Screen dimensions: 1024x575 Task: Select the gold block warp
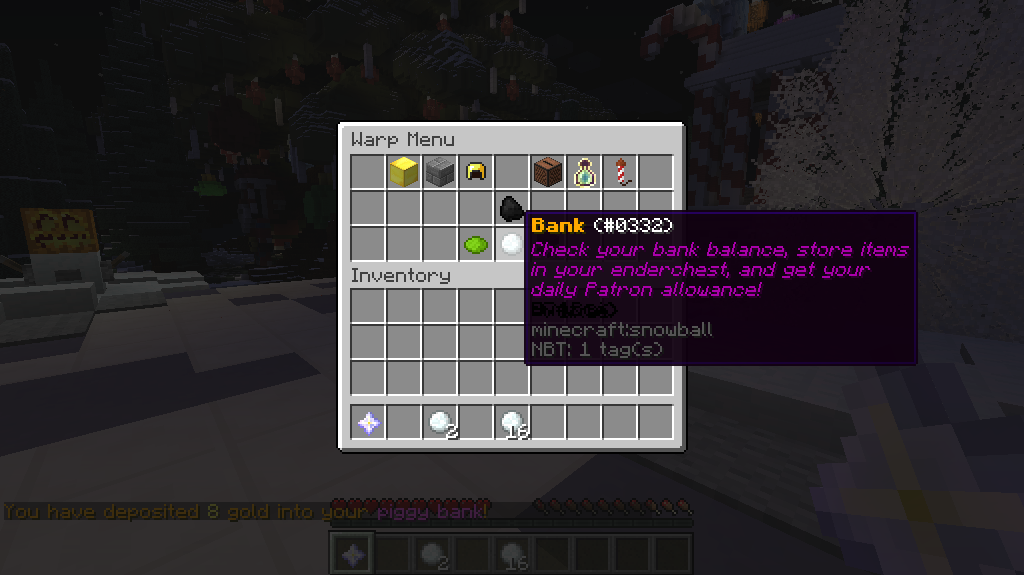[403, 172]
